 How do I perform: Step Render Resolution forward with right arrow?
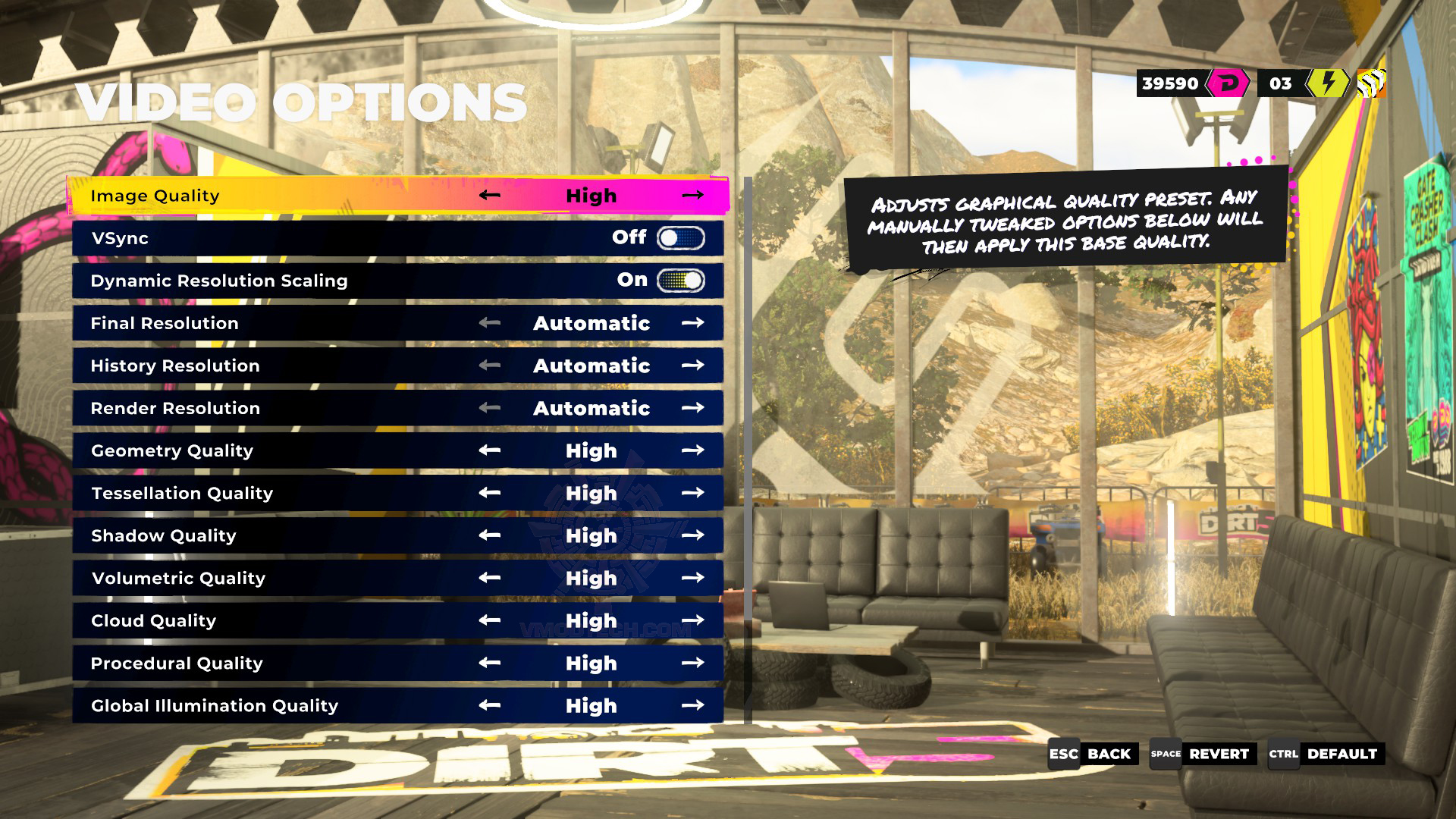692,408
